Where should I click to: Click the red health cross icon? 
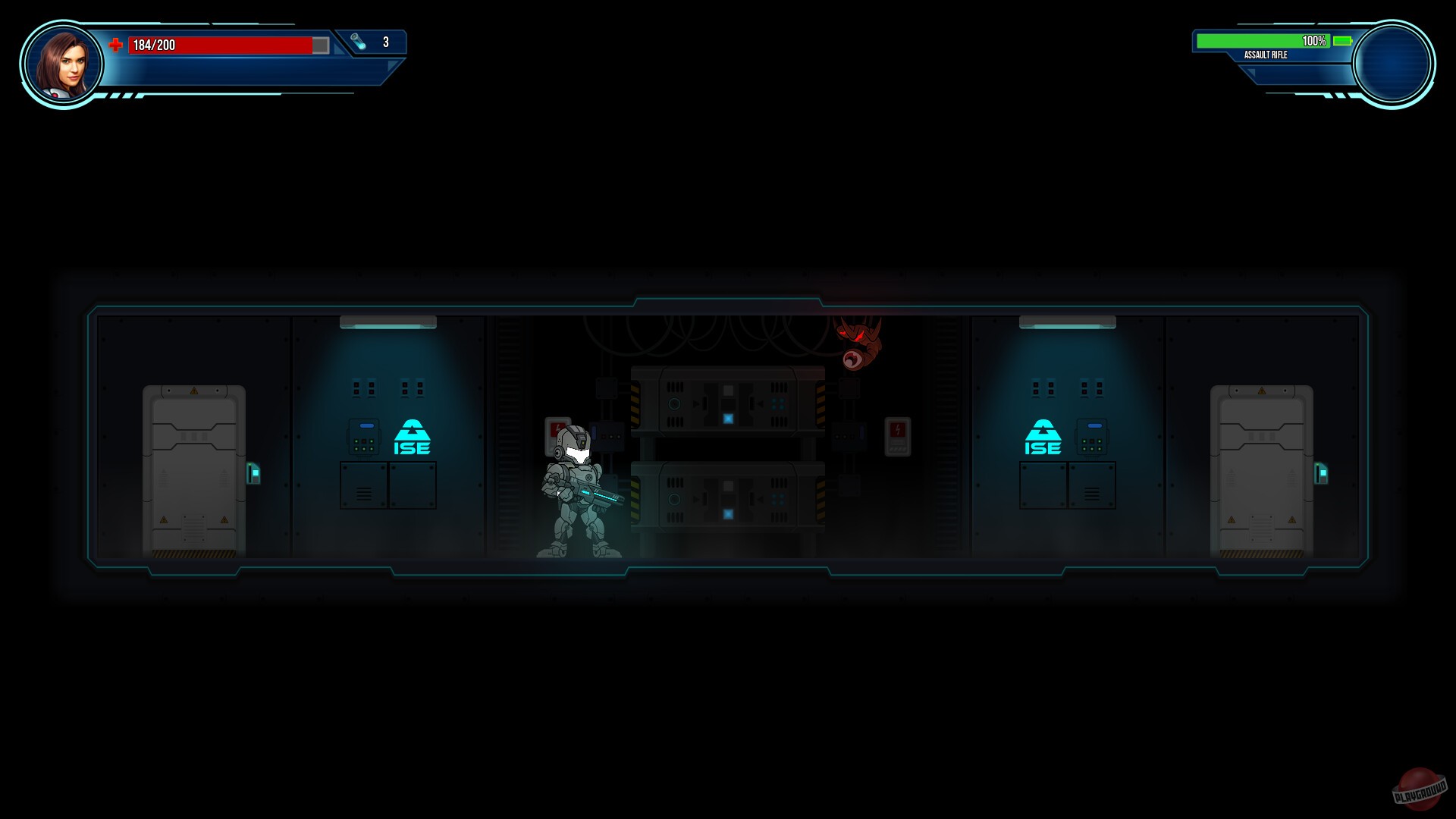pyautogui.click(x=116, y=45)
